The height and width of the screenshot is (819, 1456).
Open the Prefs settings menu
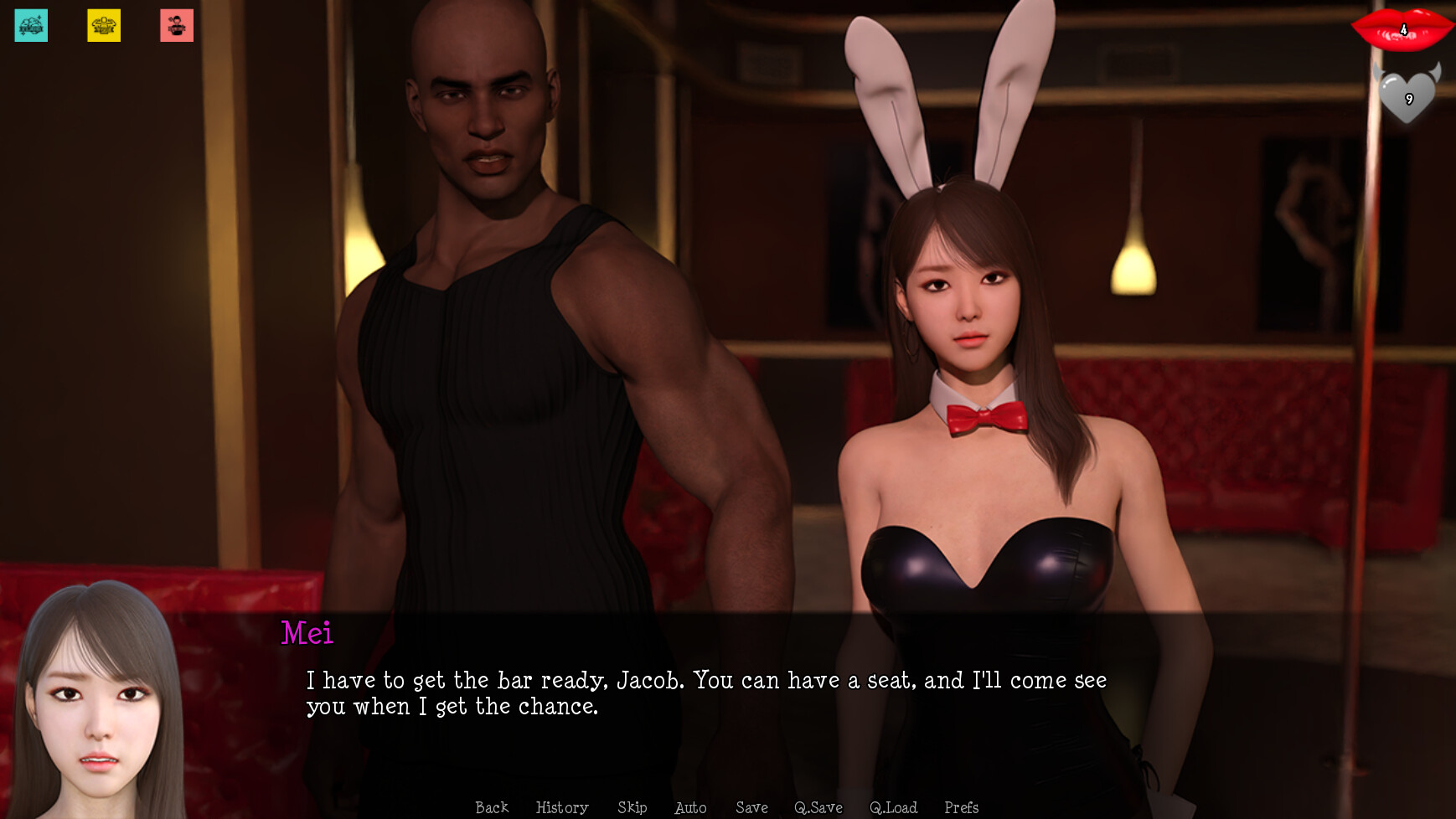point(961,807)
